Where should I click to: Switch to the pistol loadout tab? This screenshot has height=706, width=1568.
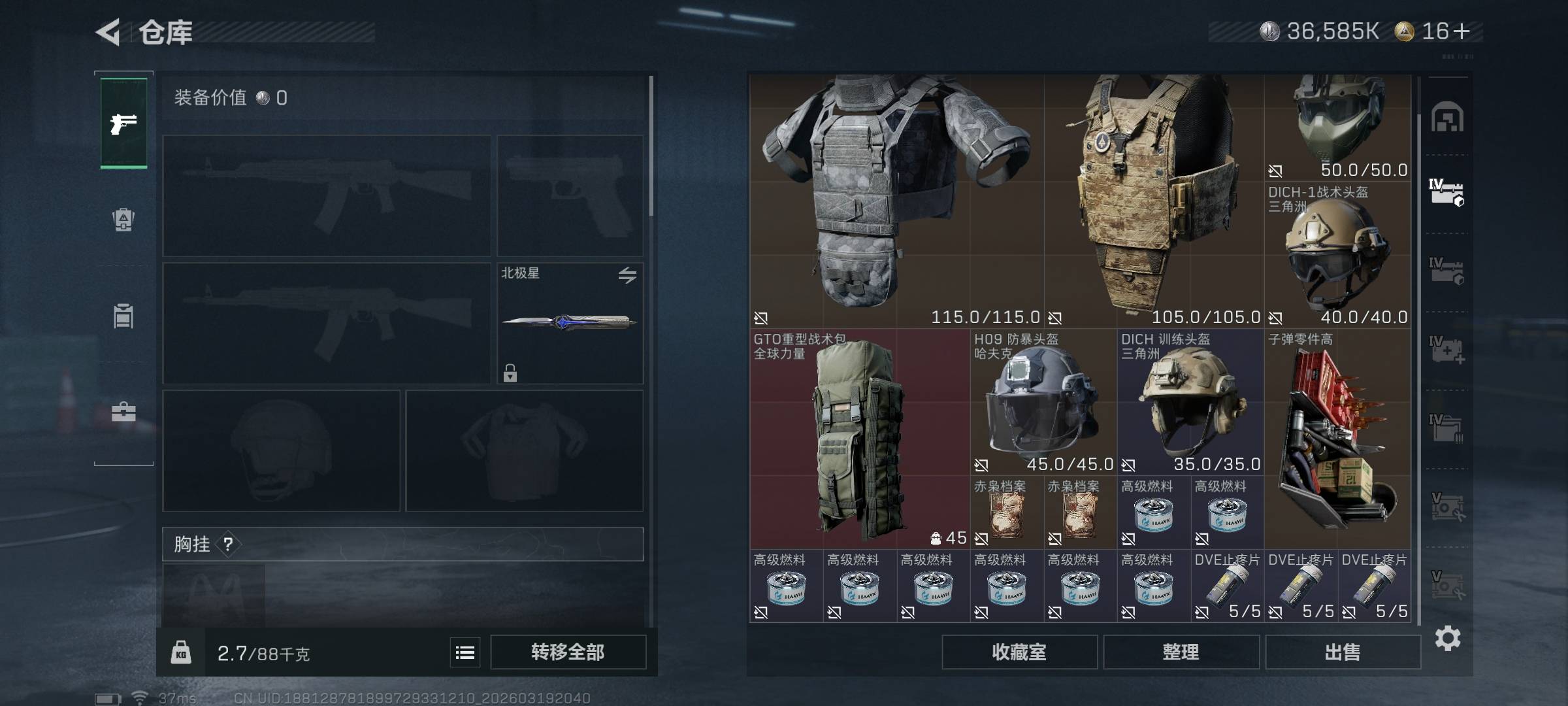click(123, 123)
